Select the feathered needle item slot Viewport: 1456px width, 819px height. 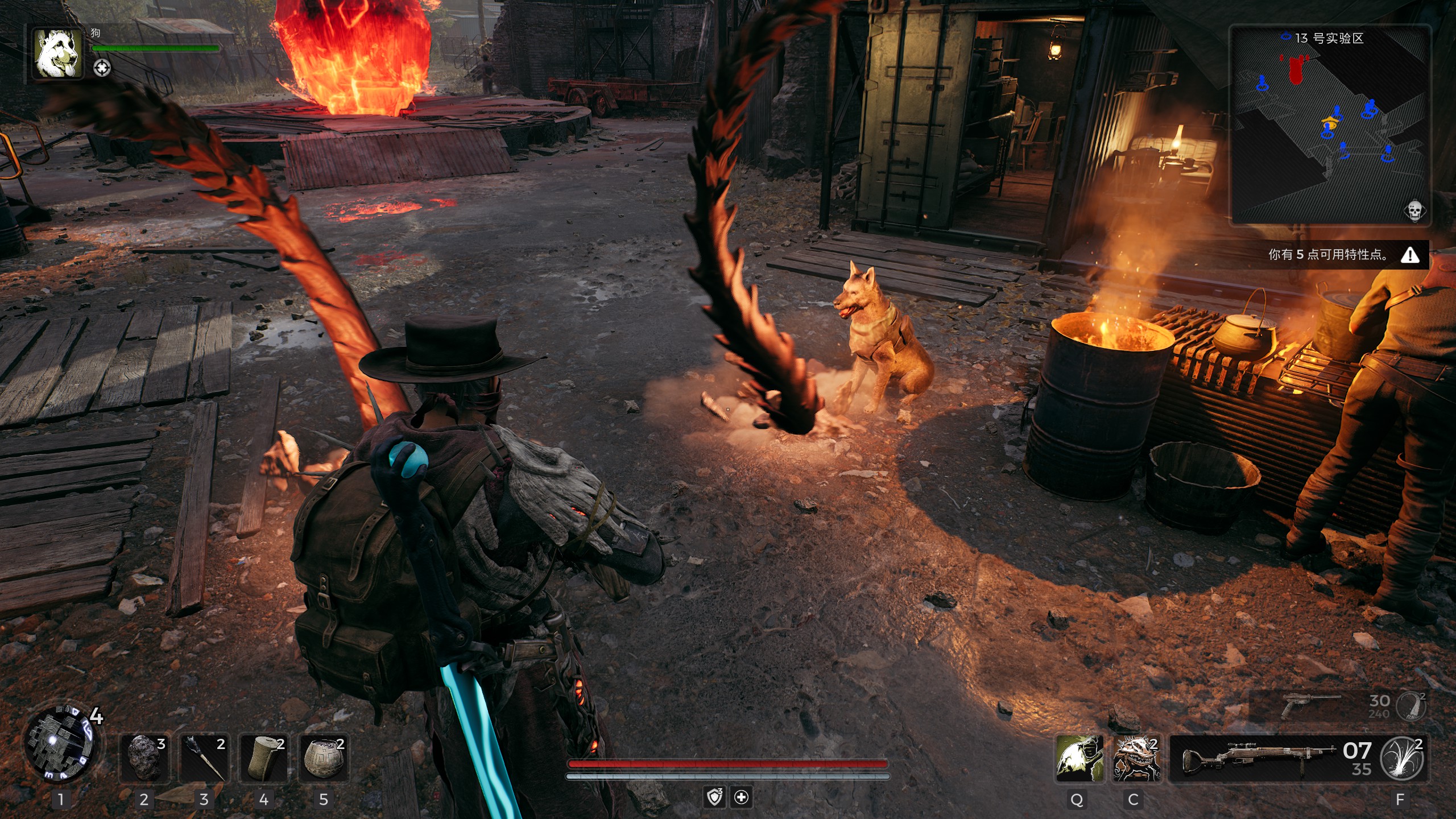pyautogui.click(x=205, y=758)
